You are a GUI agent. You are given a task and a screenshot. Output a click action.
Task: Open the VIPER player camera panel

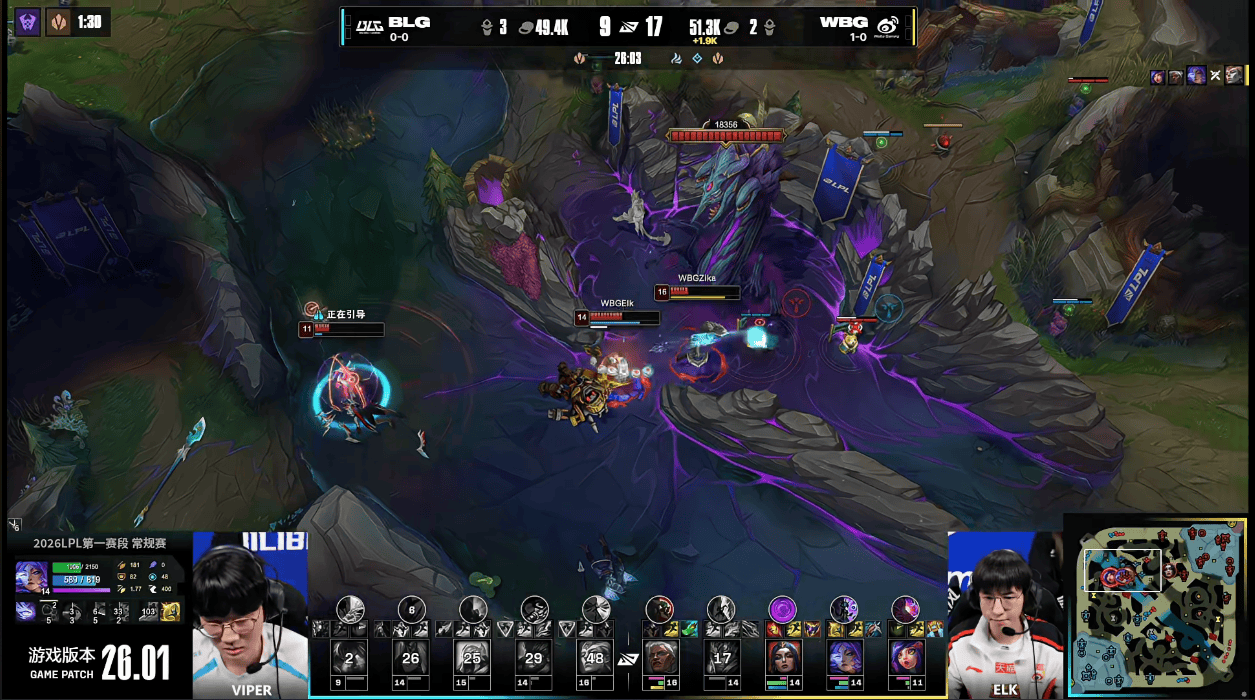[x=250, y=615]
